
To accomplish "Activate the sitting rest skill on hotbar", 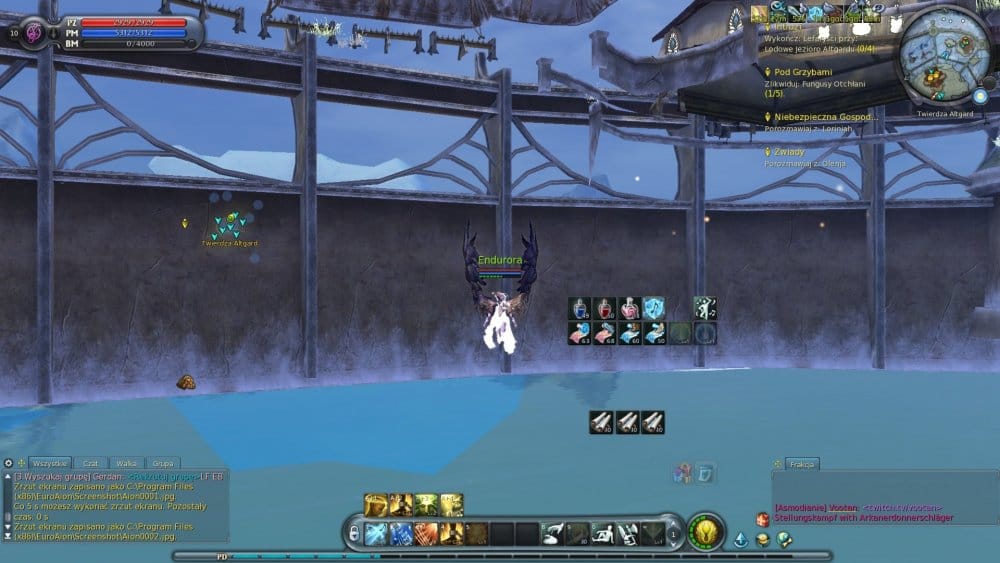I will pyautogui.click(x=603, y=534).
